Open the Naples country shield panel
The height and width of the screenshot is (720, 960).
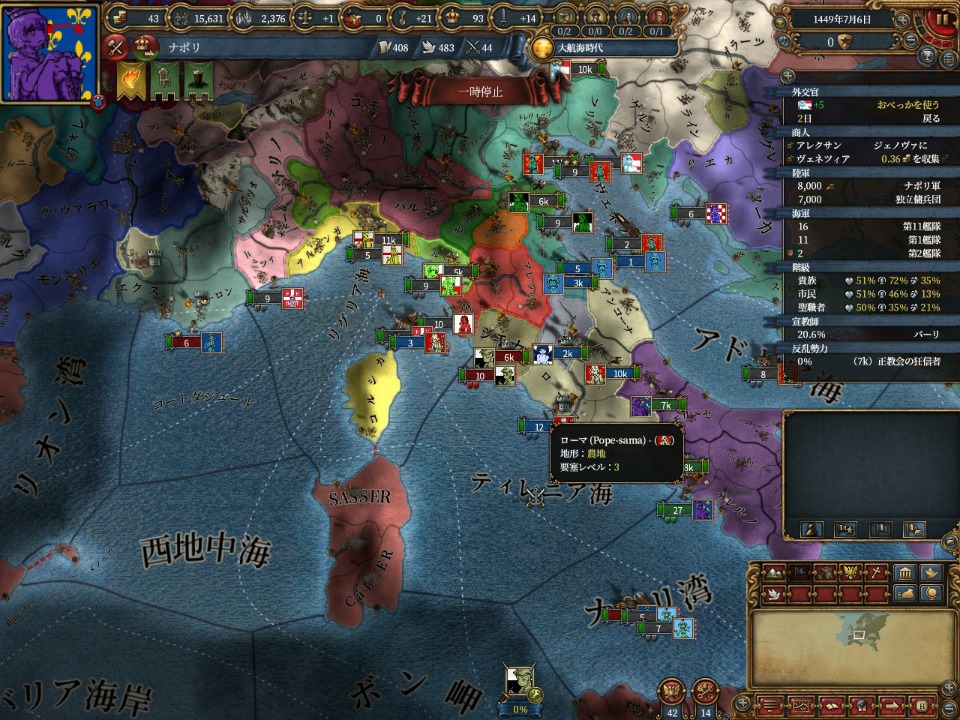50,53
